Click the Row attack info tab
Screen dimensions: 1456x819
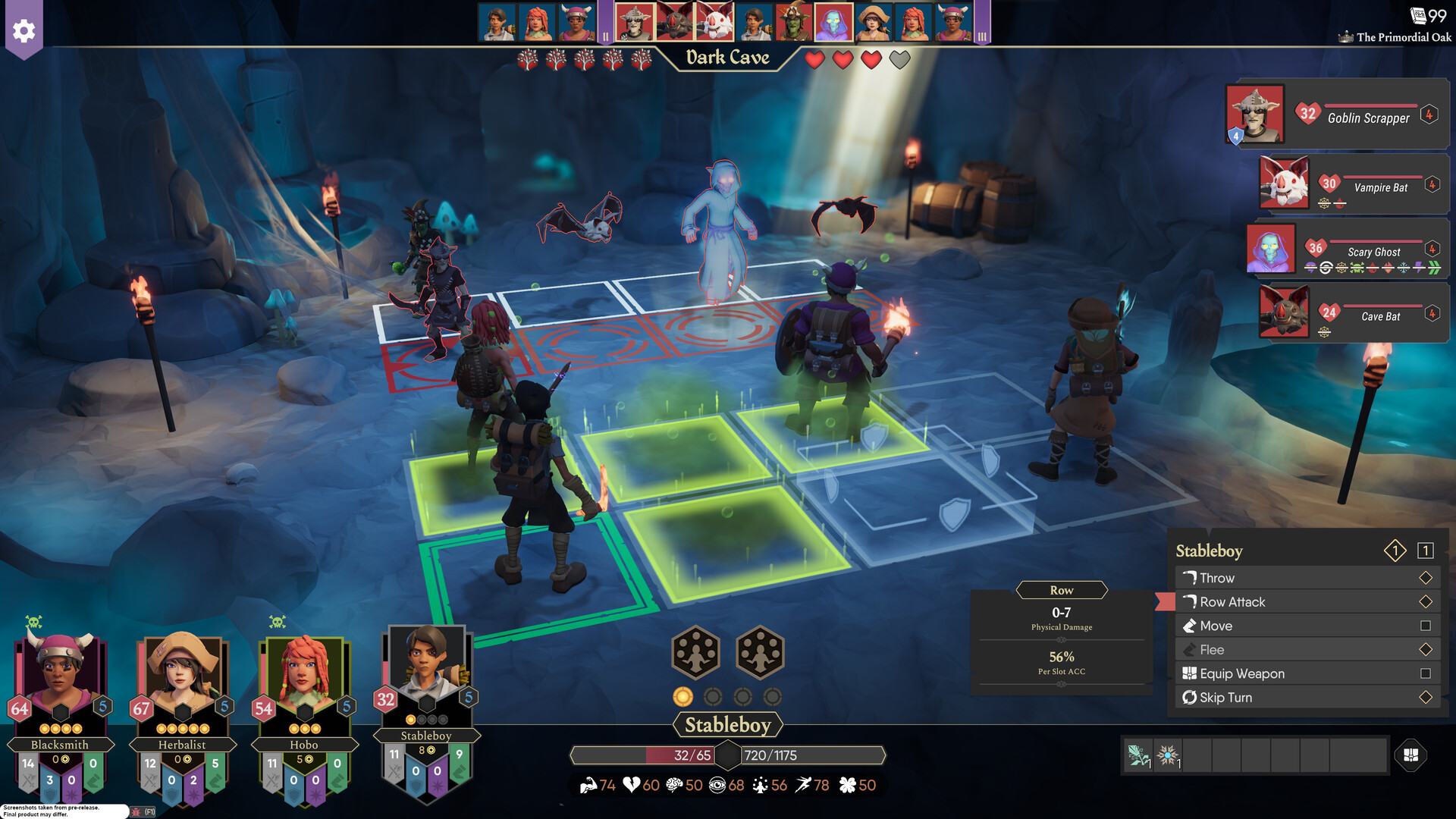pos(1061,590)
